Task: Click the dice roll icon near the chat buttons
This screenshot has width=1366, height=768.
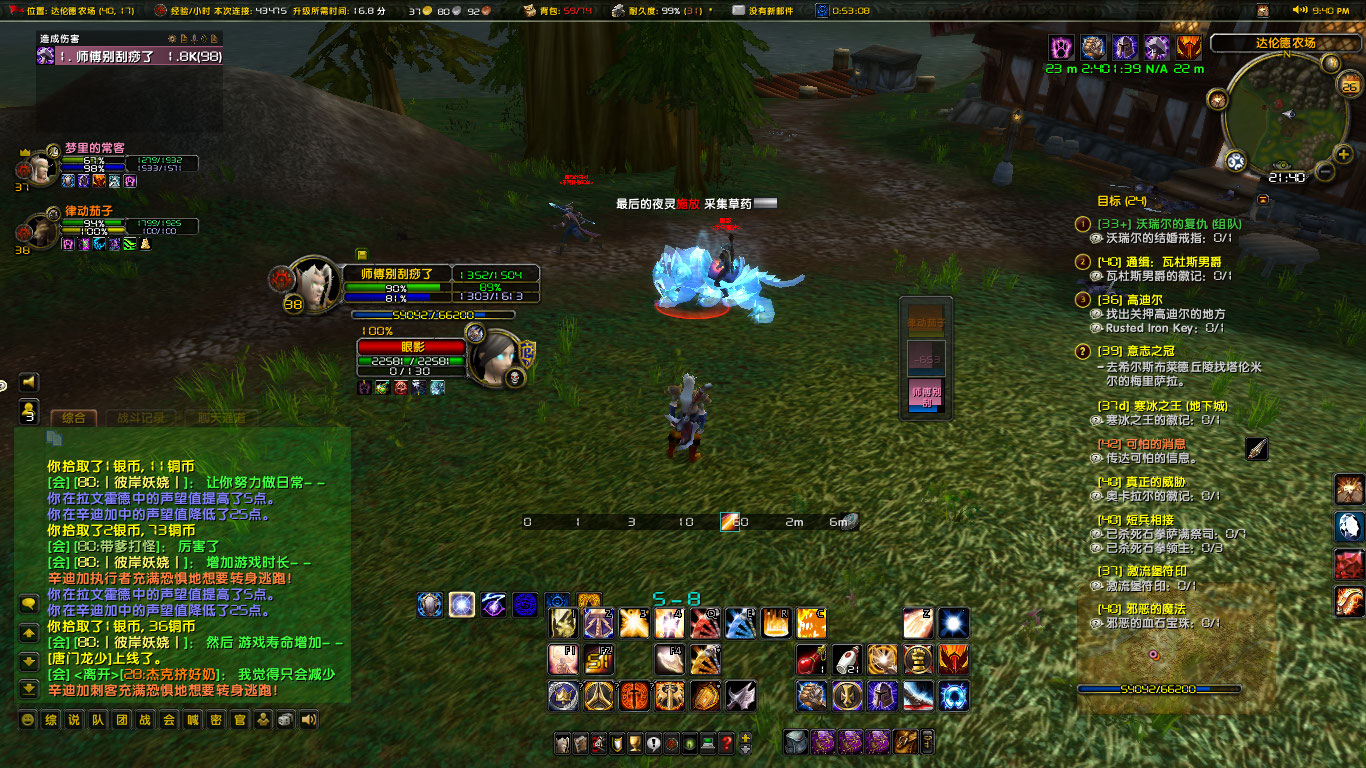Action: [x=285, y=720]
